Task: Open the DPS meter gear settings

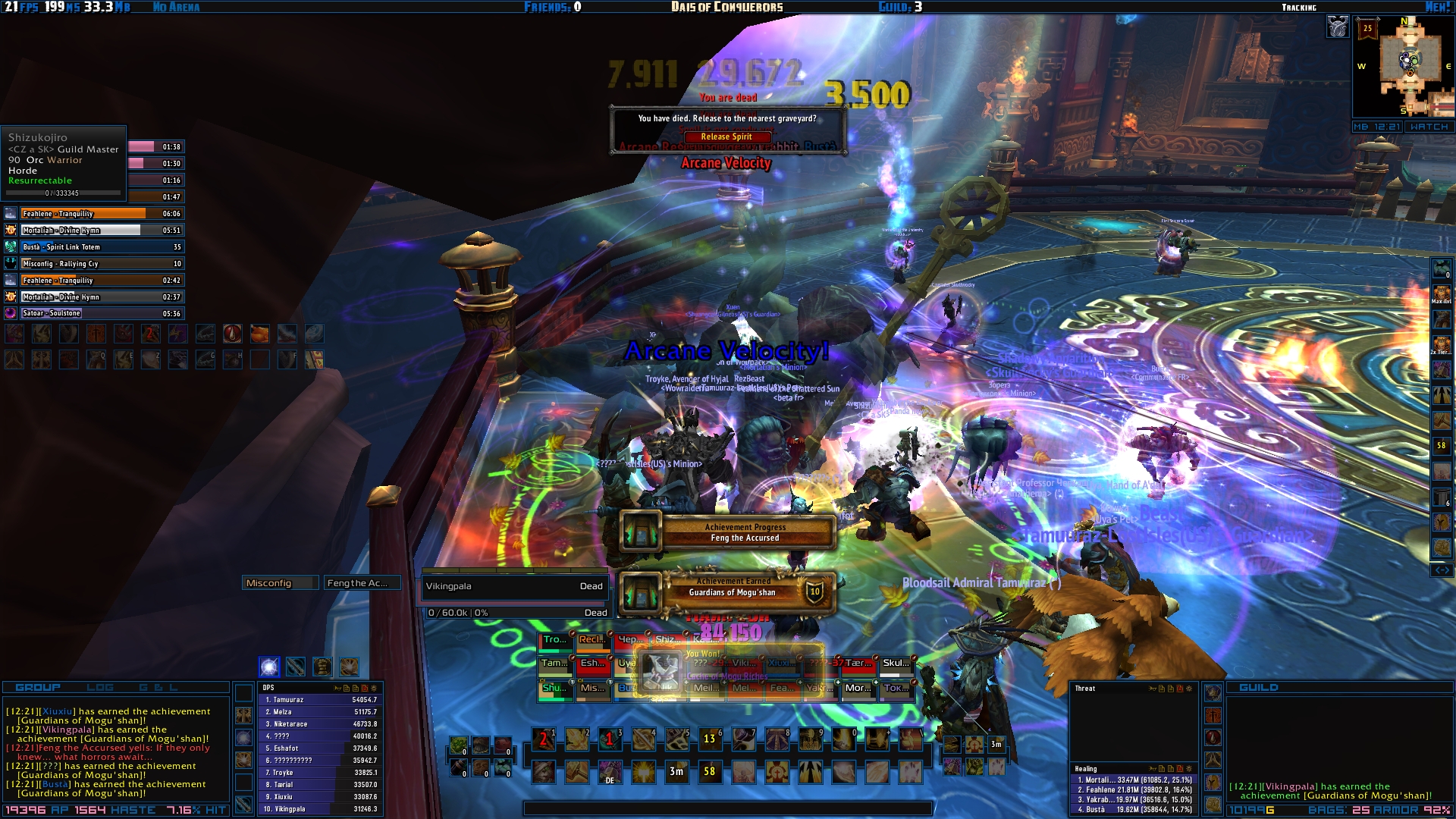Action: tap(374, 689)
